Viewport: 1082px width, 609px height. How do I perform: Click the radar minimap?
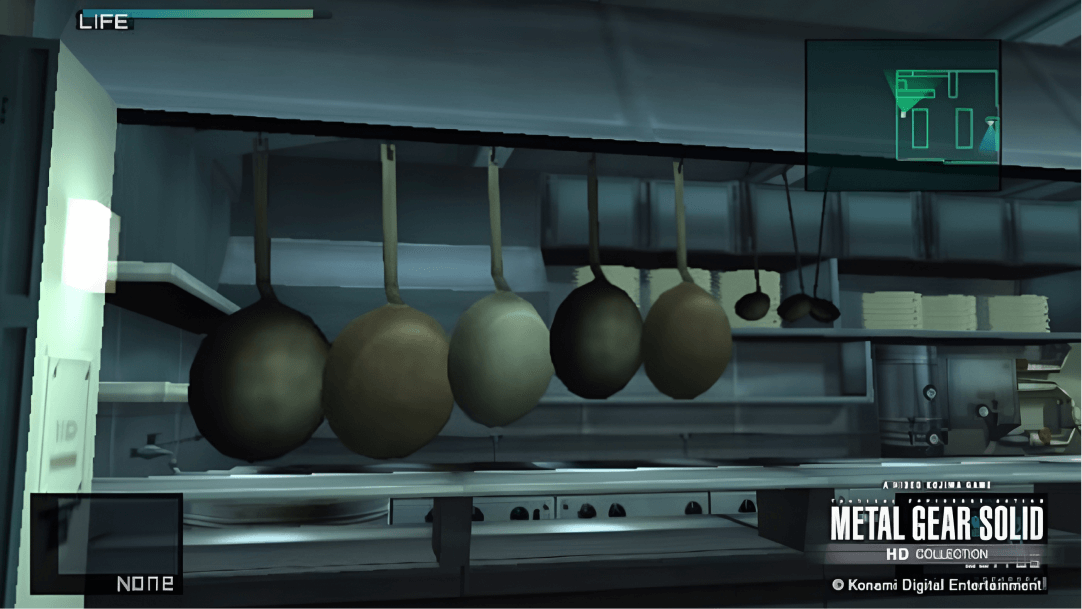tap(902, 115)
